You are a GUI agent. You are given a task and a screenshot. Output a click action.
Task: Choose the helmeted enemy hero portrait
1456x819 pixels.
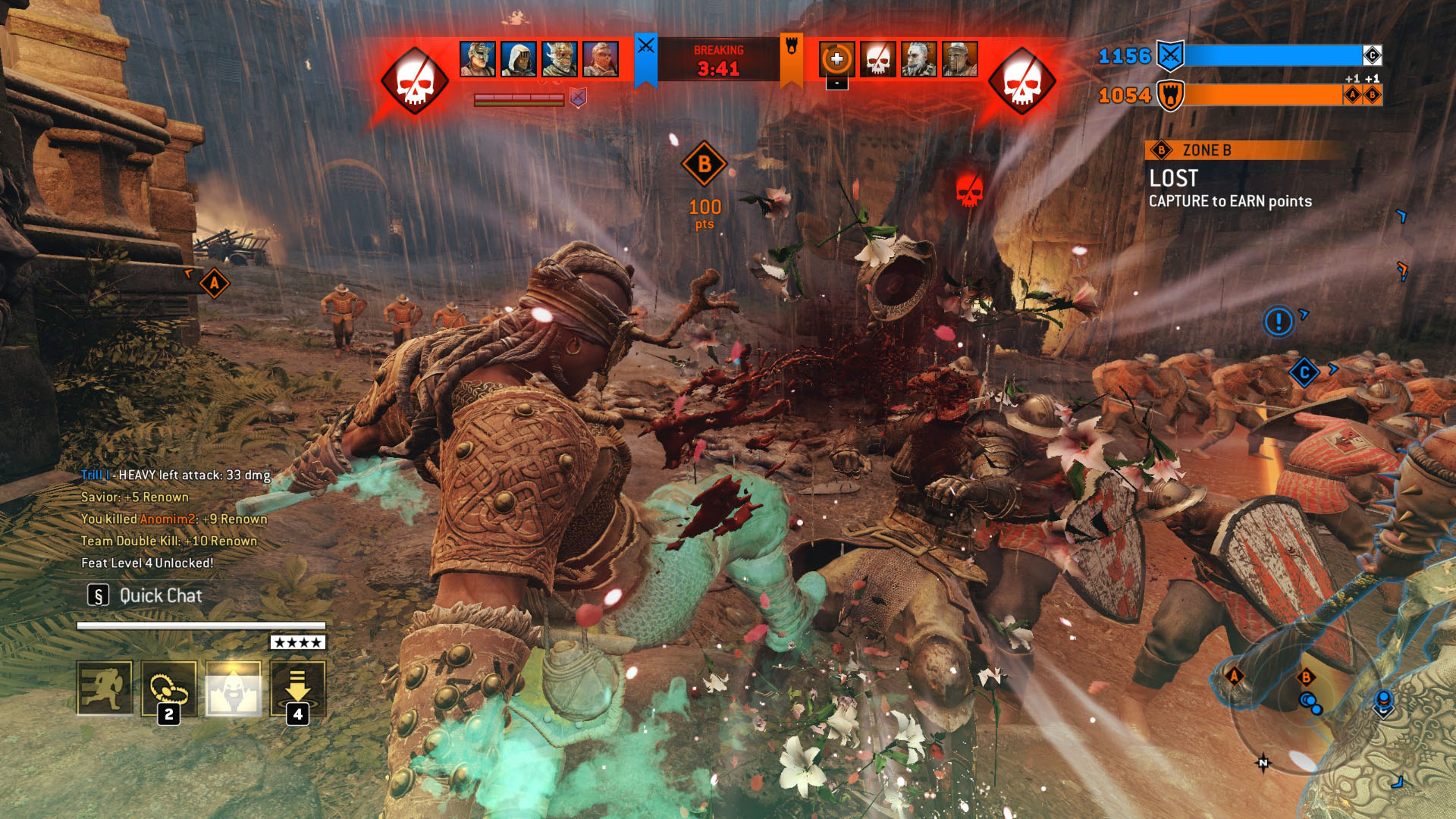960,59
